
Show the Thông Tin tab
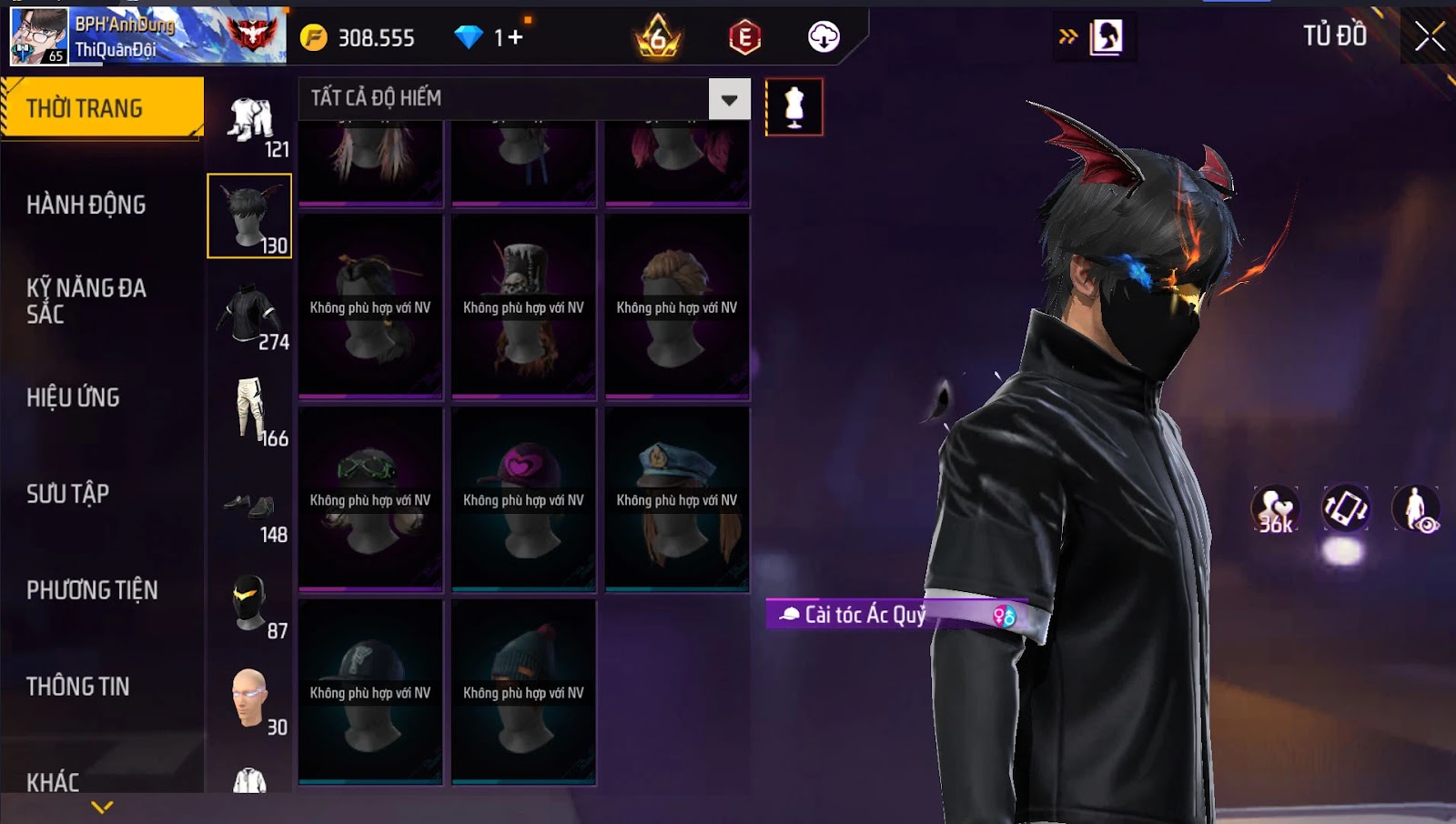78,687
